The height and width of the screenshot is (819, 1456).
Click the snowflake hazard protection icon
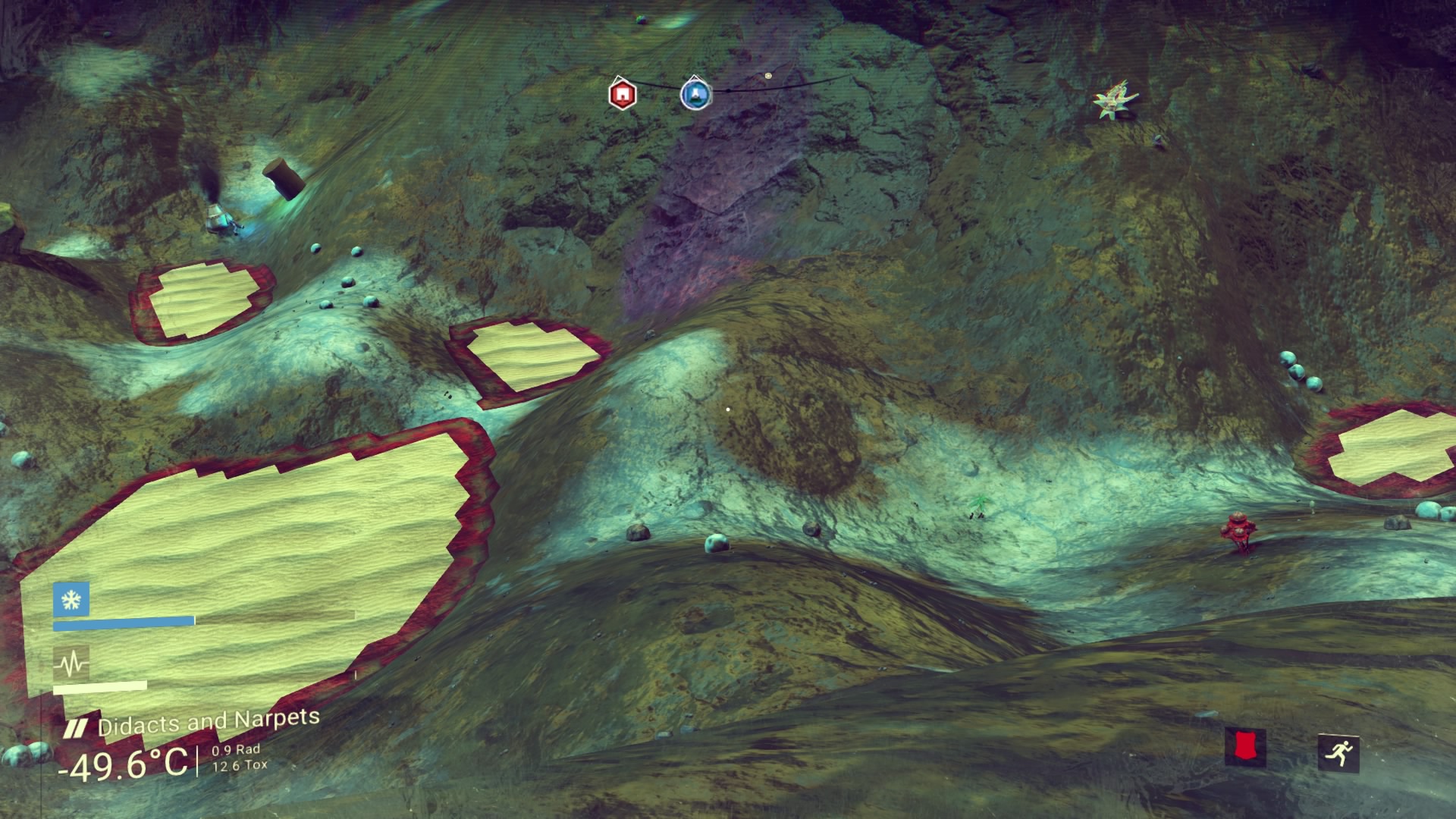coord(71,600)
